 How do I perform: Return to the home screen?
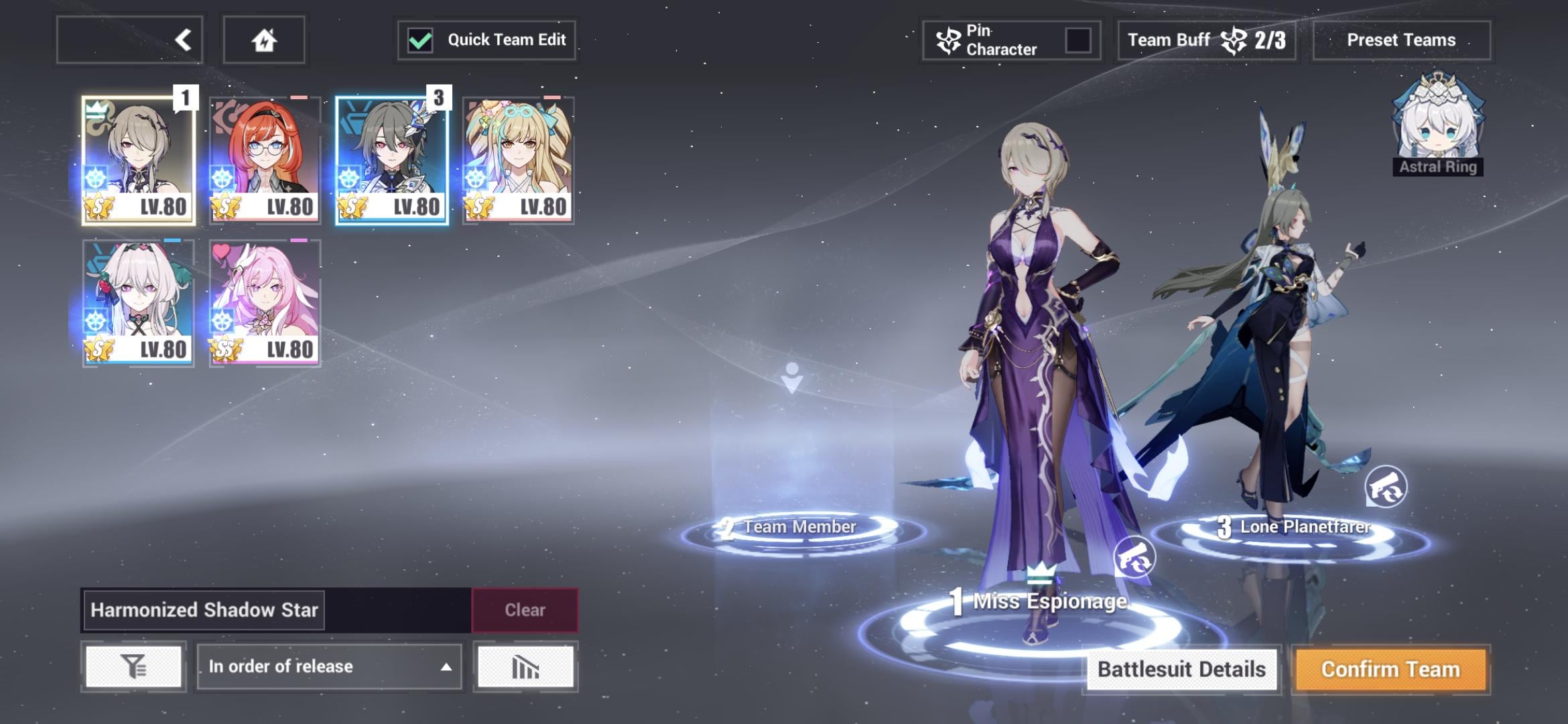[264, 40]
